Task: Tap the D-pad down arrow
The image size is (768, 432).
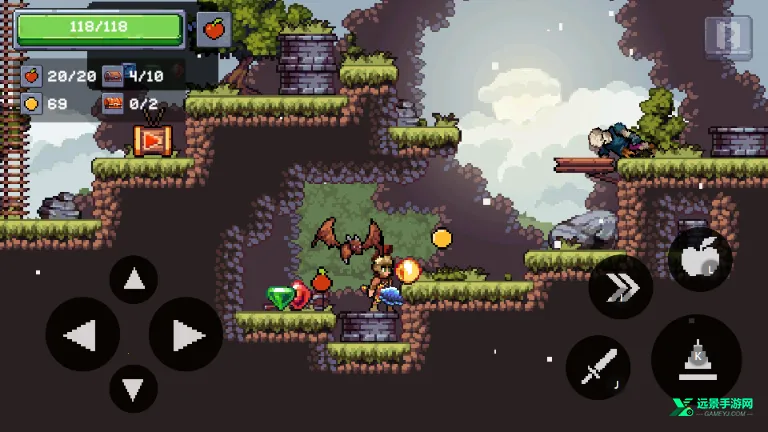Action: 133,388
